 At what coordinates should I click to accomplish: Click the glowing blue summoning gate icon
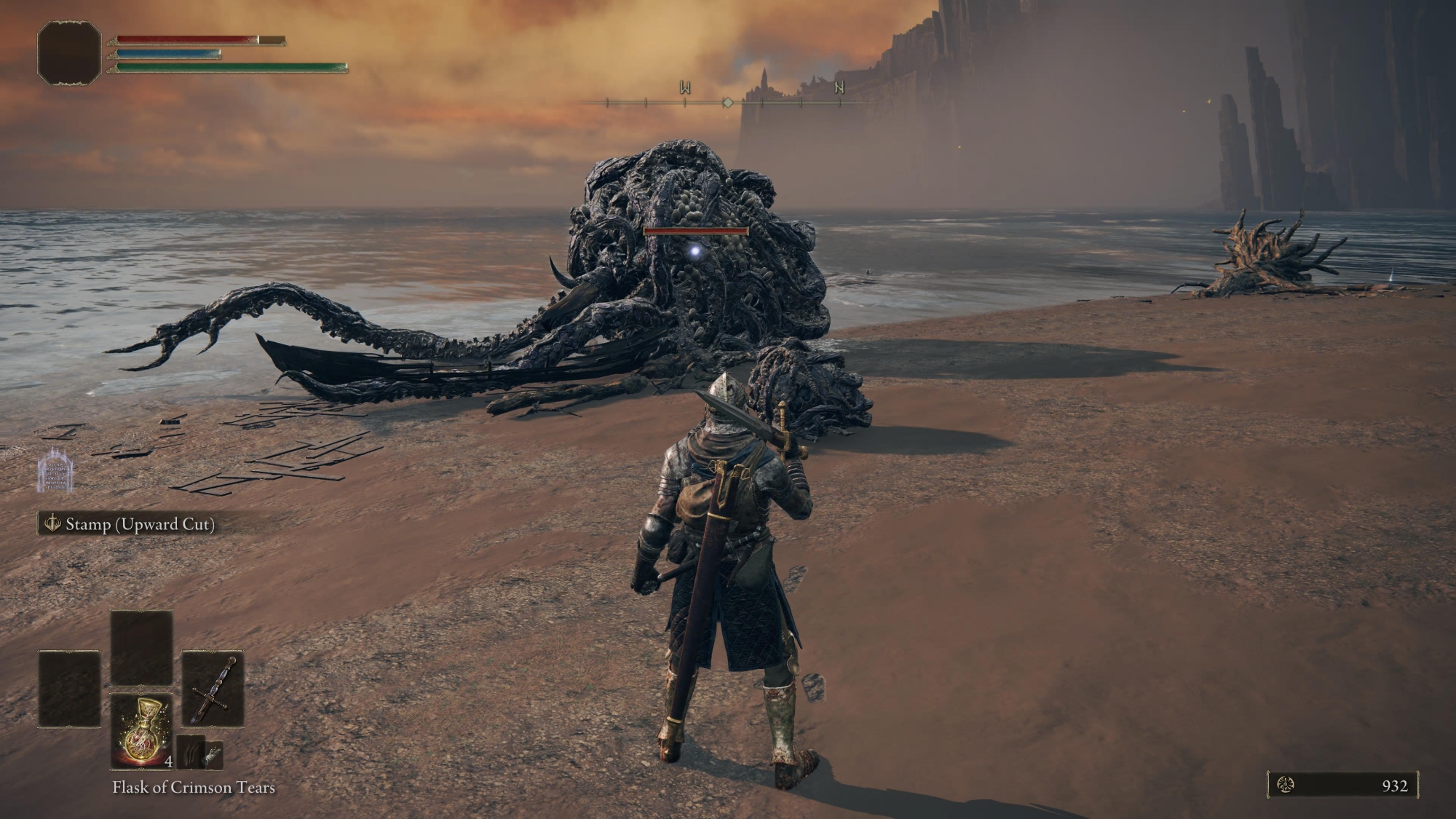pos(55,470)
